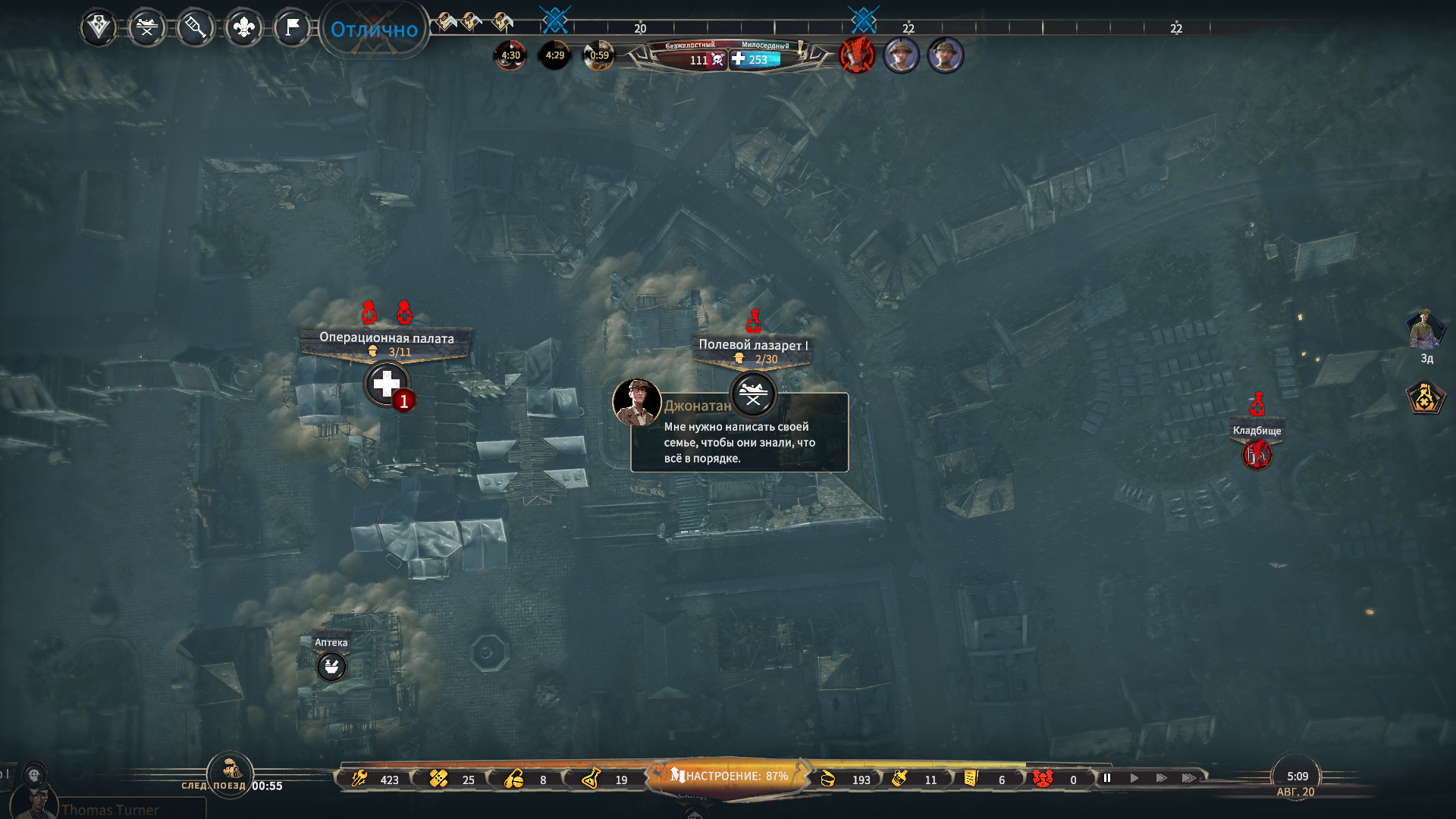This screenshot has height=819, width=1456.
Task: Select the Операционная палата building marker
Action: 387,384
